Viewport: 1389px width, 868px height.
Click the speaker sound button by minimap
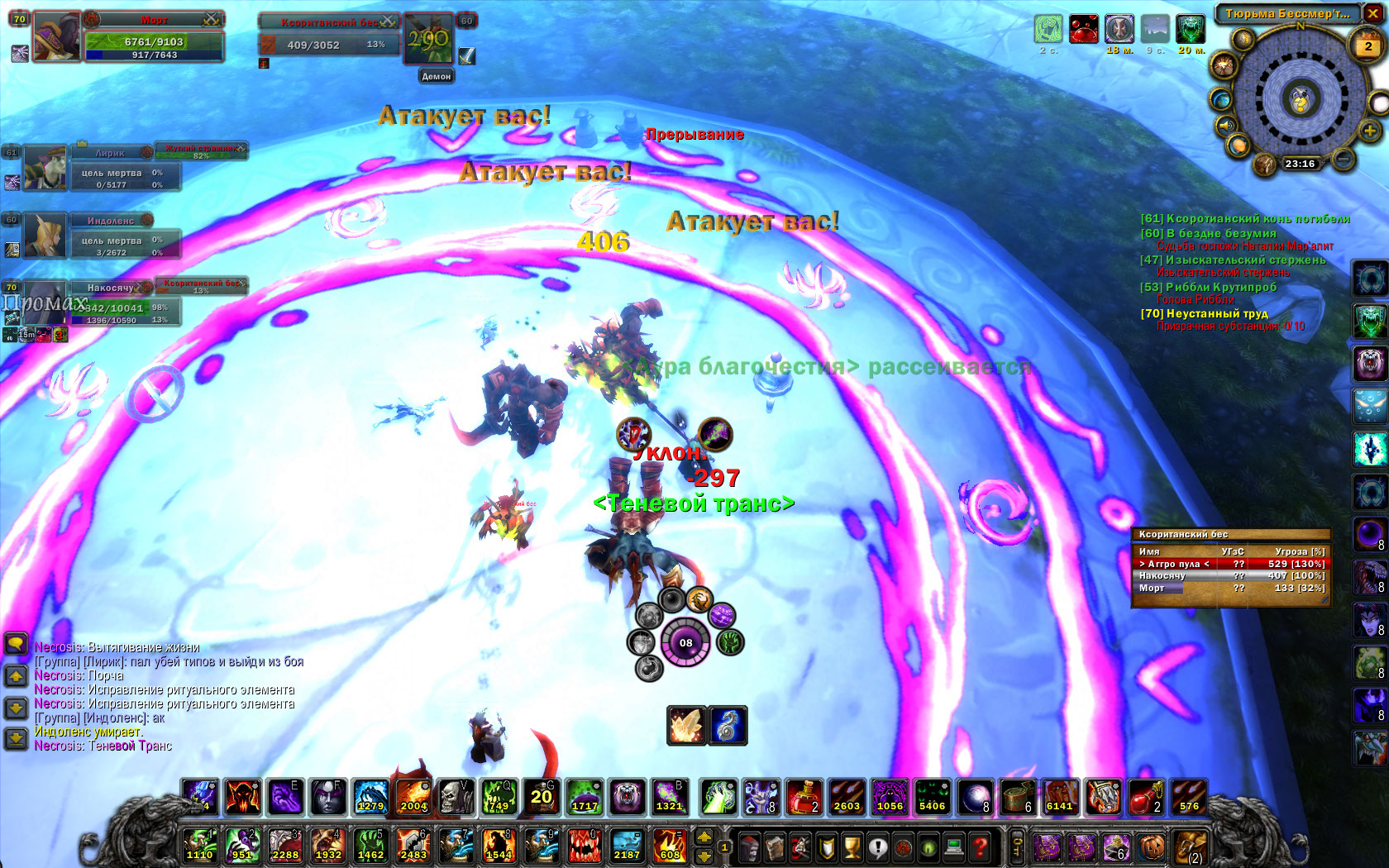click(1224, 126)
